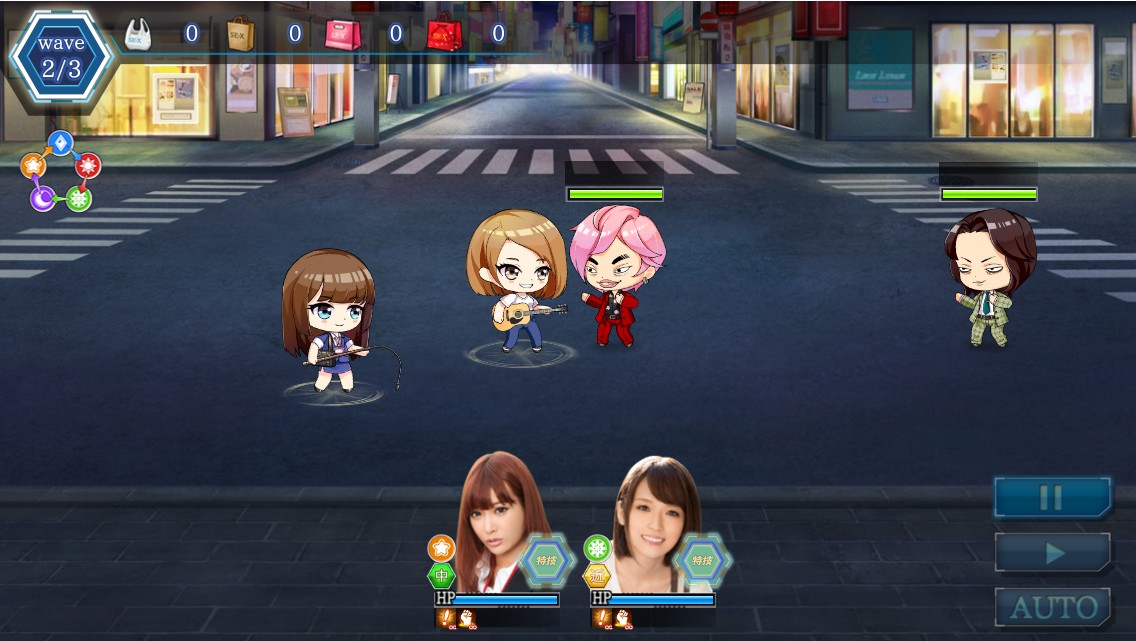
Task: Open the element affinity chart icon
Action: (x=61, y=171)
